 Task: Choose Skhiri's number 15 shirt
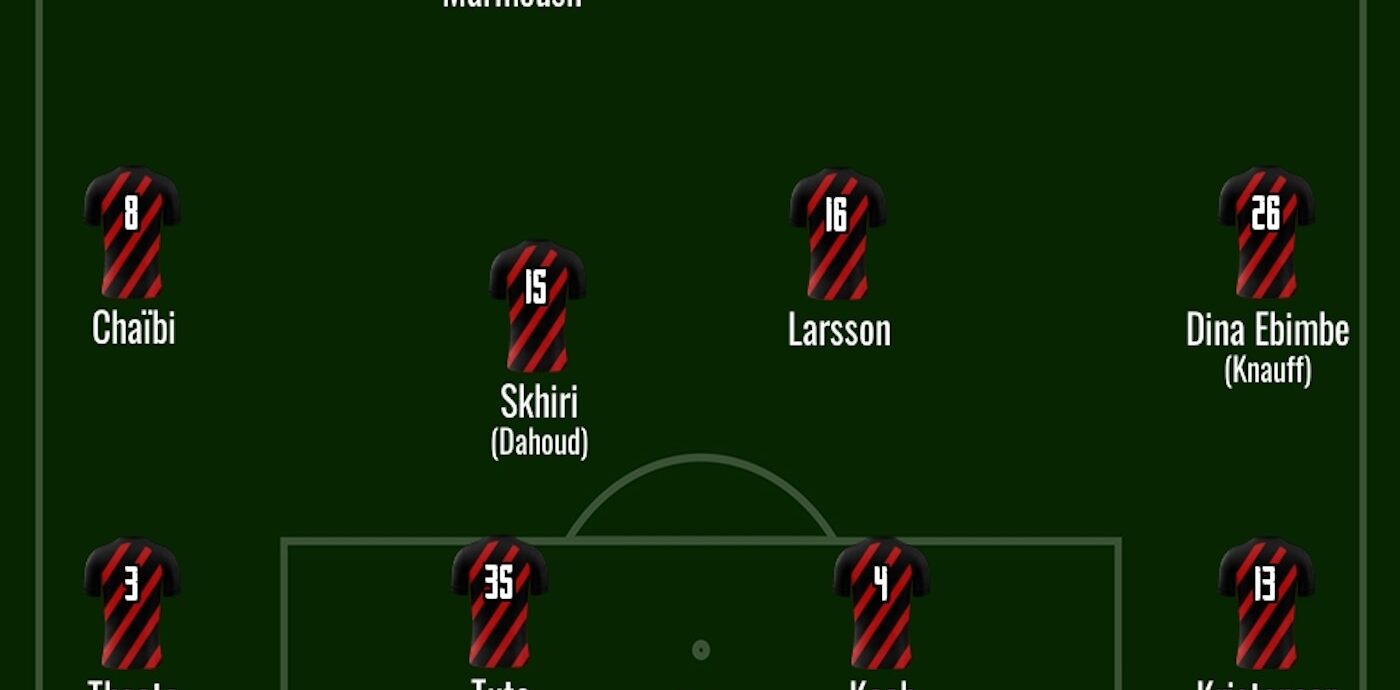537,305
